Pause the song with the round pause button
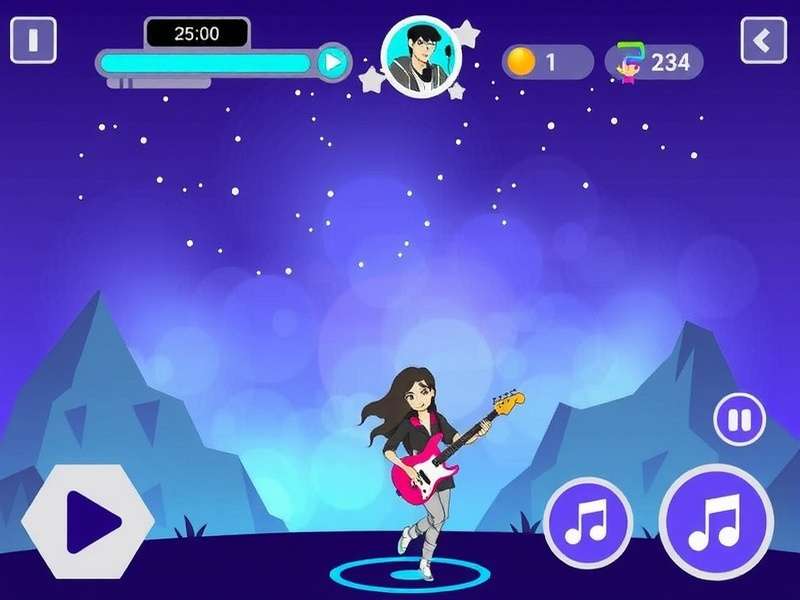This screenshot has width=800, height=600. pos(739,420)
